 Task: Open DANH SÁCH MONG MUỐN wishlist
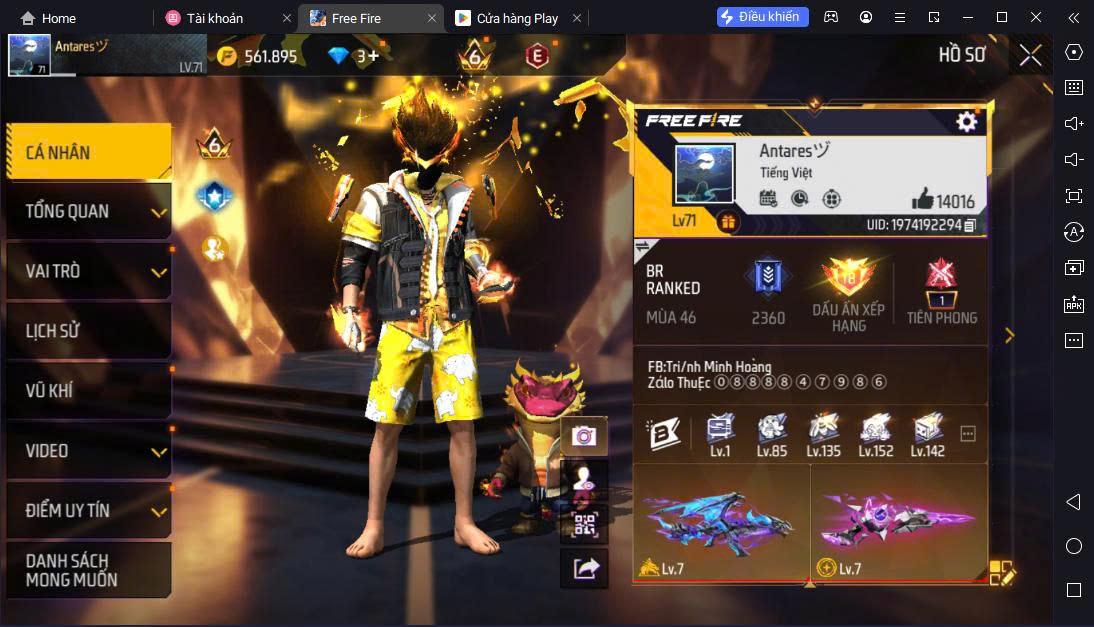point(88,570)
